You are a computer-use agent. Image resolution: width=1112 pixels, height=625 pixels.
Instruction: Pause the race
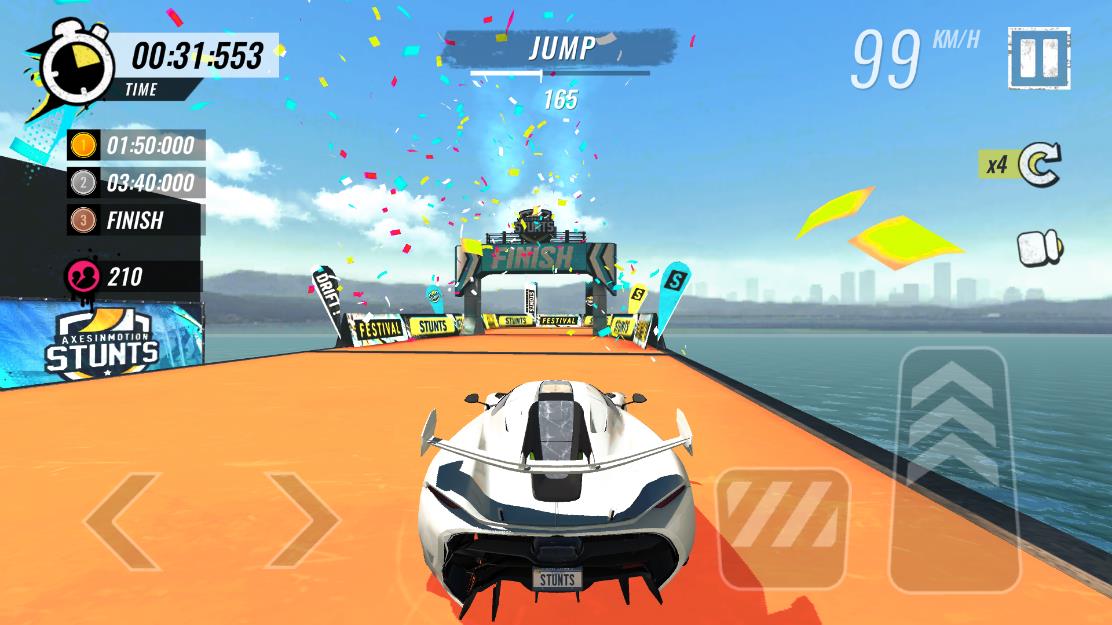pos(1039,60)
